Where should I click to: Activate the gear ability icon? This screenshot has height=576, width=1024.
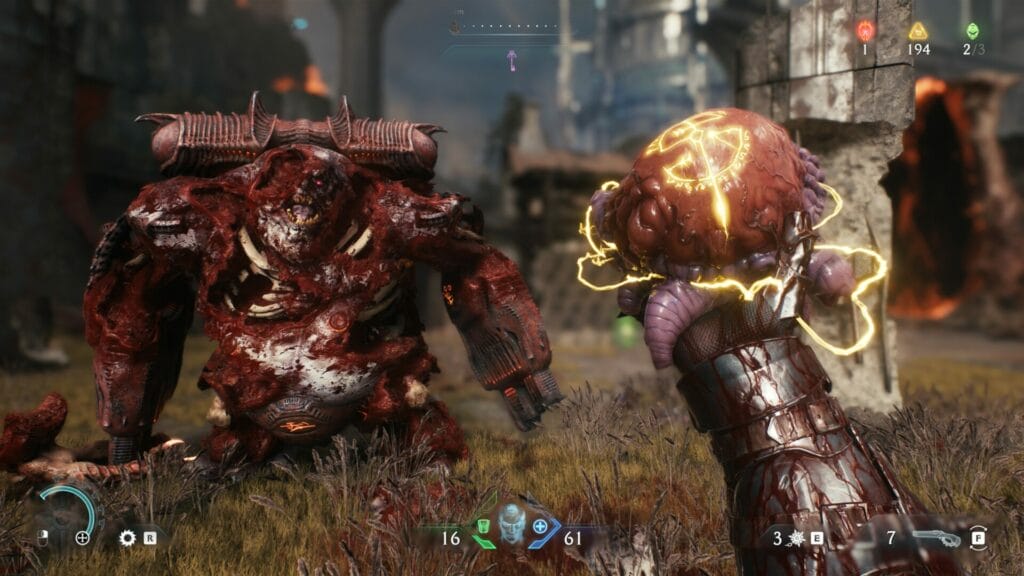(126, 538)
